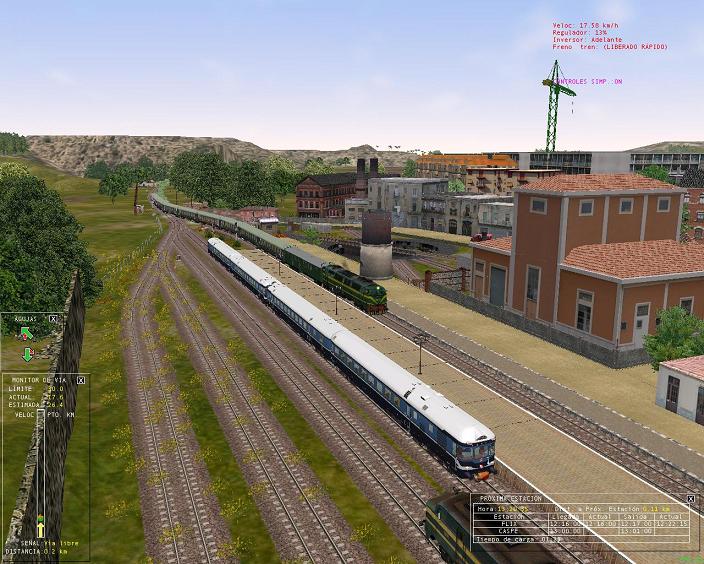Toggle the lower downward switch arrow in Agujas

tap(27, 354)
